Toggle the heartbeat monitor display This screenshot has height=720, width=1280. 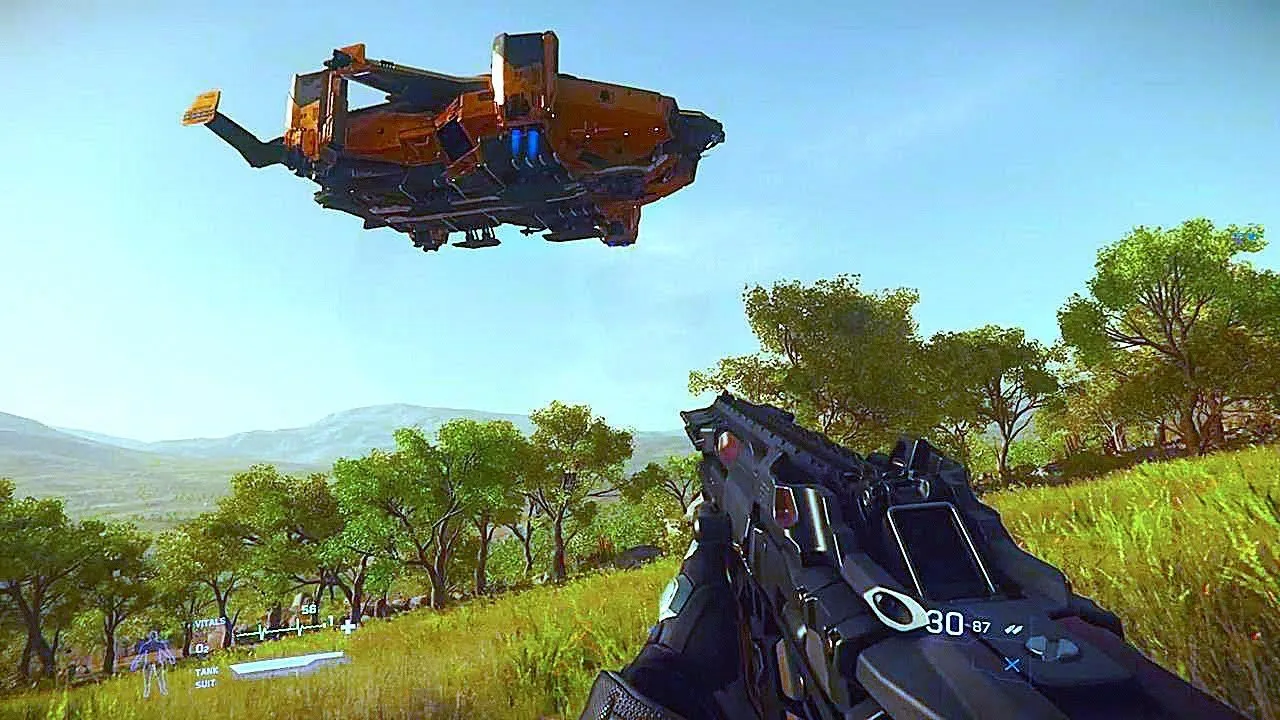(x=289, y=631)
